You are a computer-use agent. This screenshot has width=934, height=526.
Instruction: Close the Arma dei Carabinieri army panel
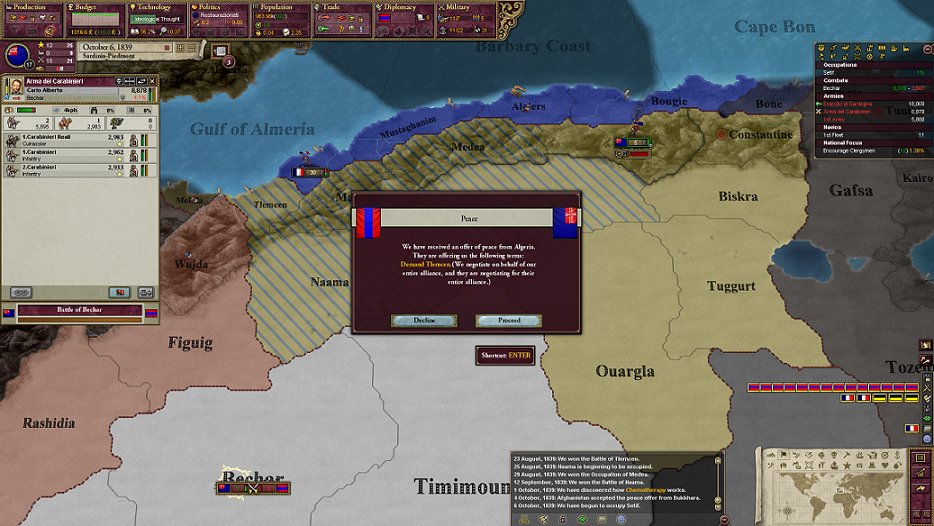(x=153, y=81)
